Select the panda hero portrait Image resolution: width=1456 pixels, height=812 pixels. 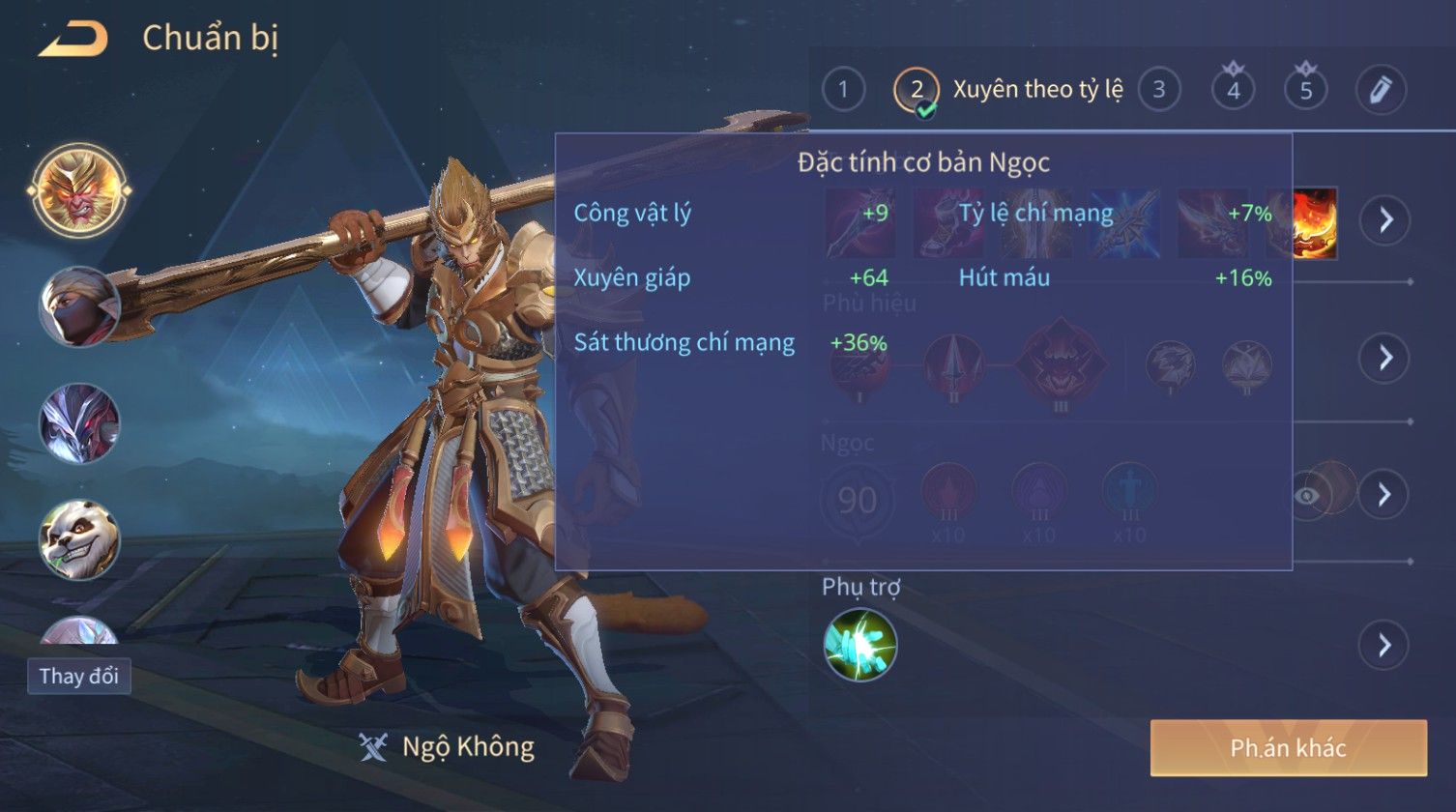click(79, 539)
